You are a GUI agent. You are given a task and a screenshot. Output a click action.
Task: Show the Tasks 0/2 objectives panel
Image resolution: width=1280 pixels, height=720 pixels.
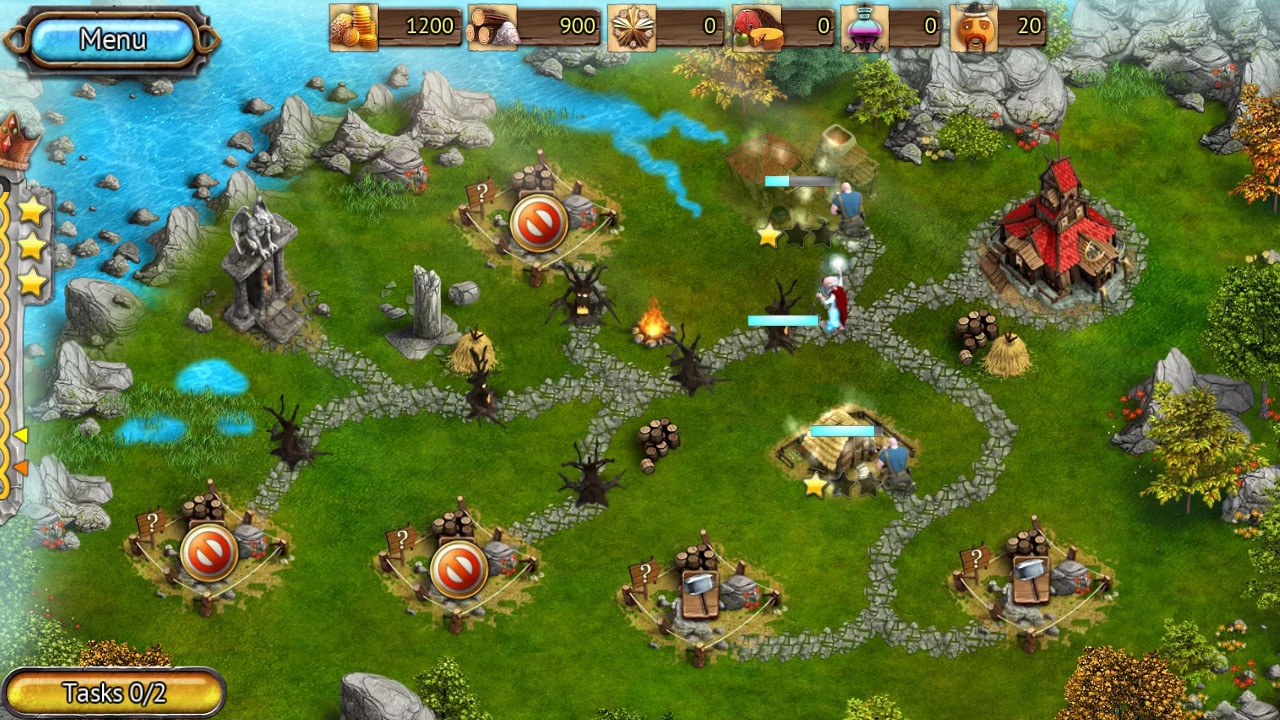click(113, 692)
